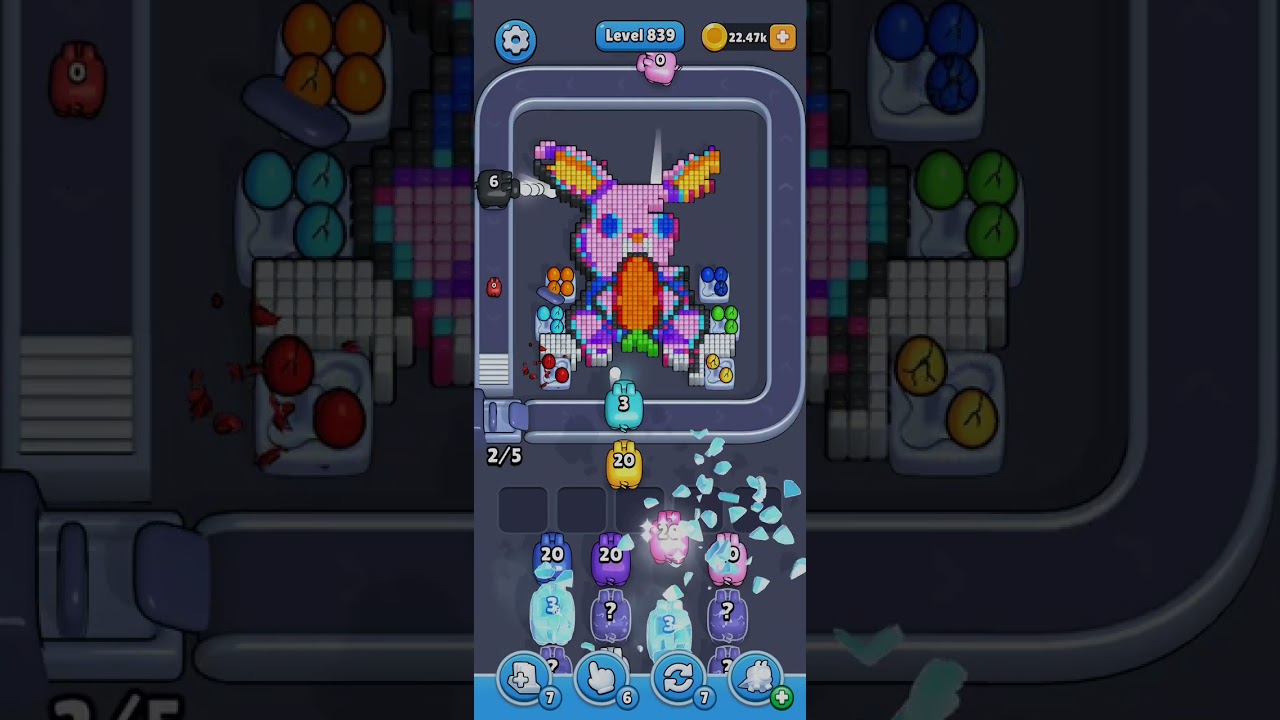
Task: Use the shuffle arrows booster
Action: tap(678, 679)
